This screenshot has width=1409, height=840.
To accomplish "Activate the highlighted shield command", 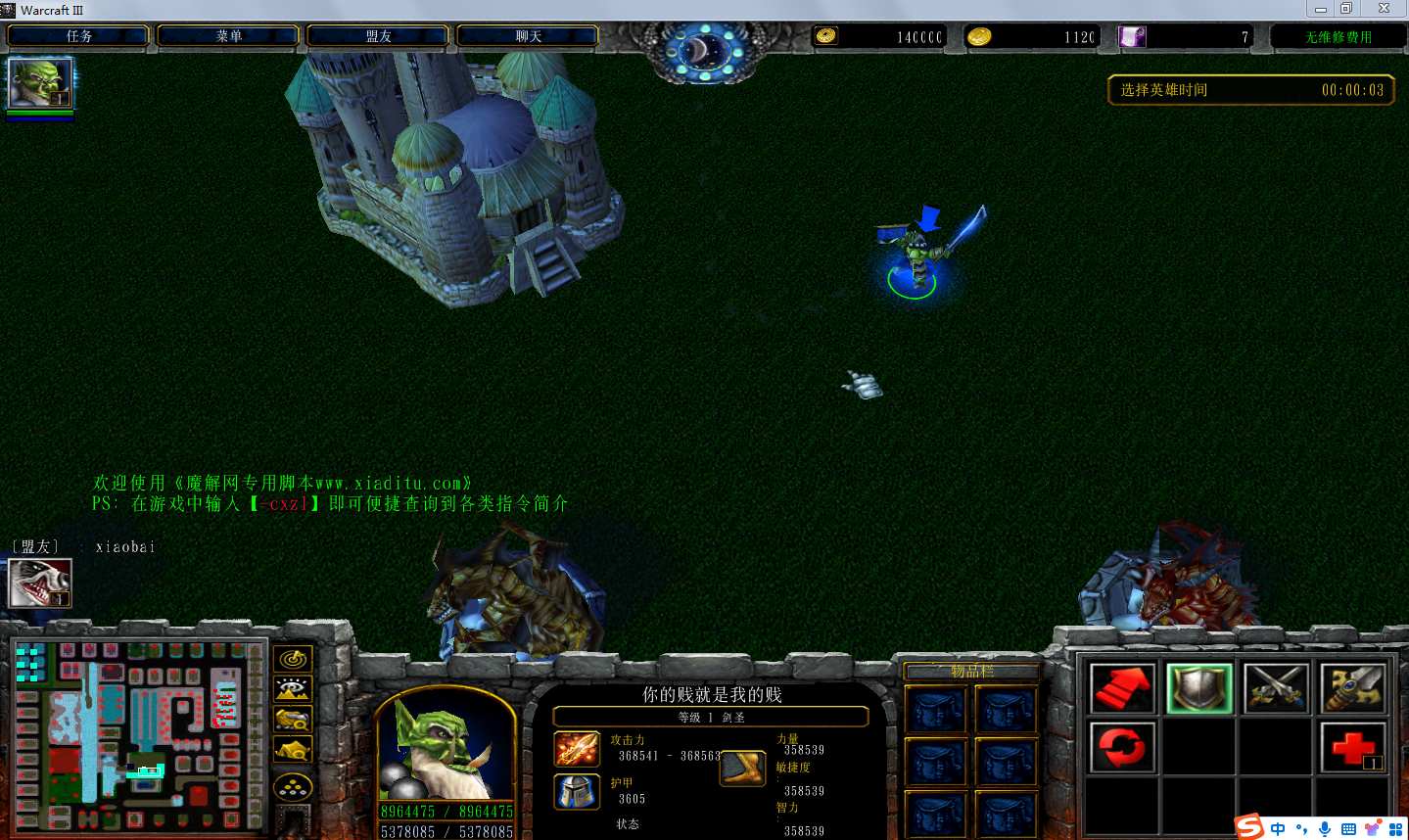I will coord(1199,688).
